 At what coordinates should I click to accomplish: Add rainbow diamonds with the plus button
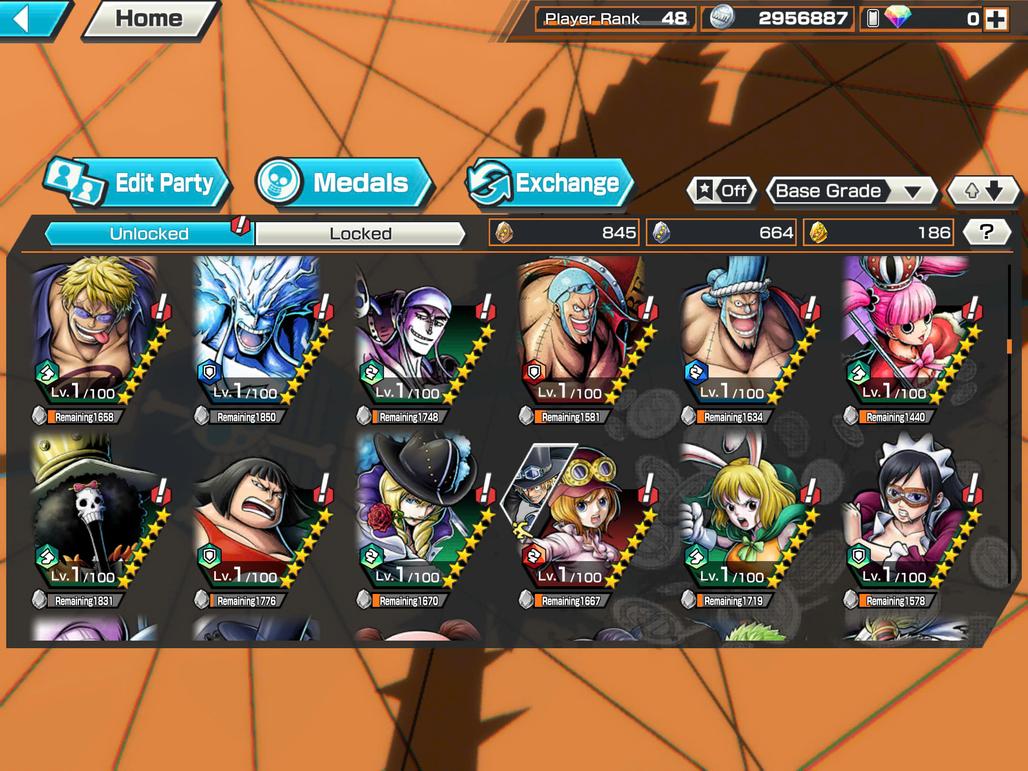pos(995,18)
